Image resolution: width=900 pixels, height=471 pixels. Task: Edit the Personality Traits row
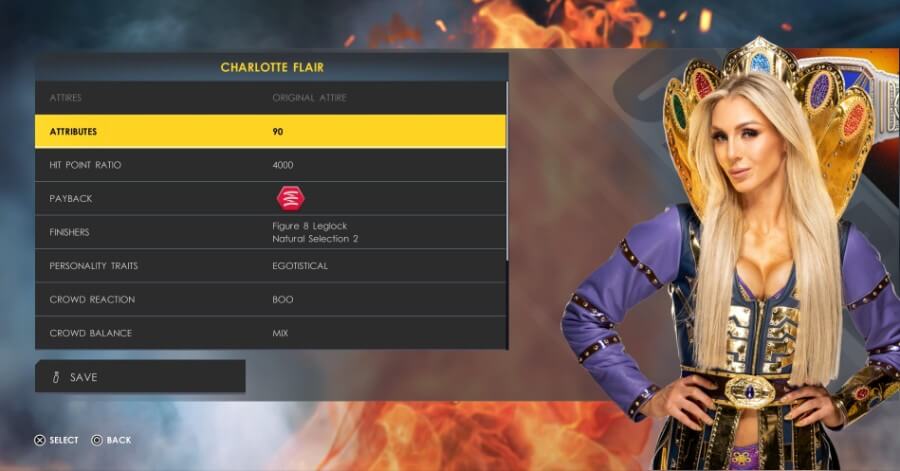(x=270, y=266)
